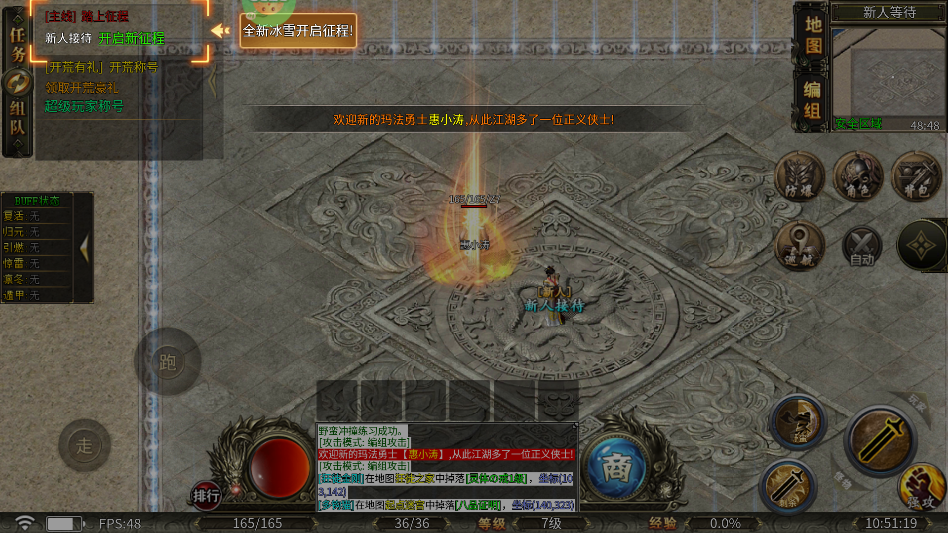Image resolution: width=948 pixels, height=533 pixels.
Task: Click the 超级玩家称号 quest link
Action: point(84,105)
